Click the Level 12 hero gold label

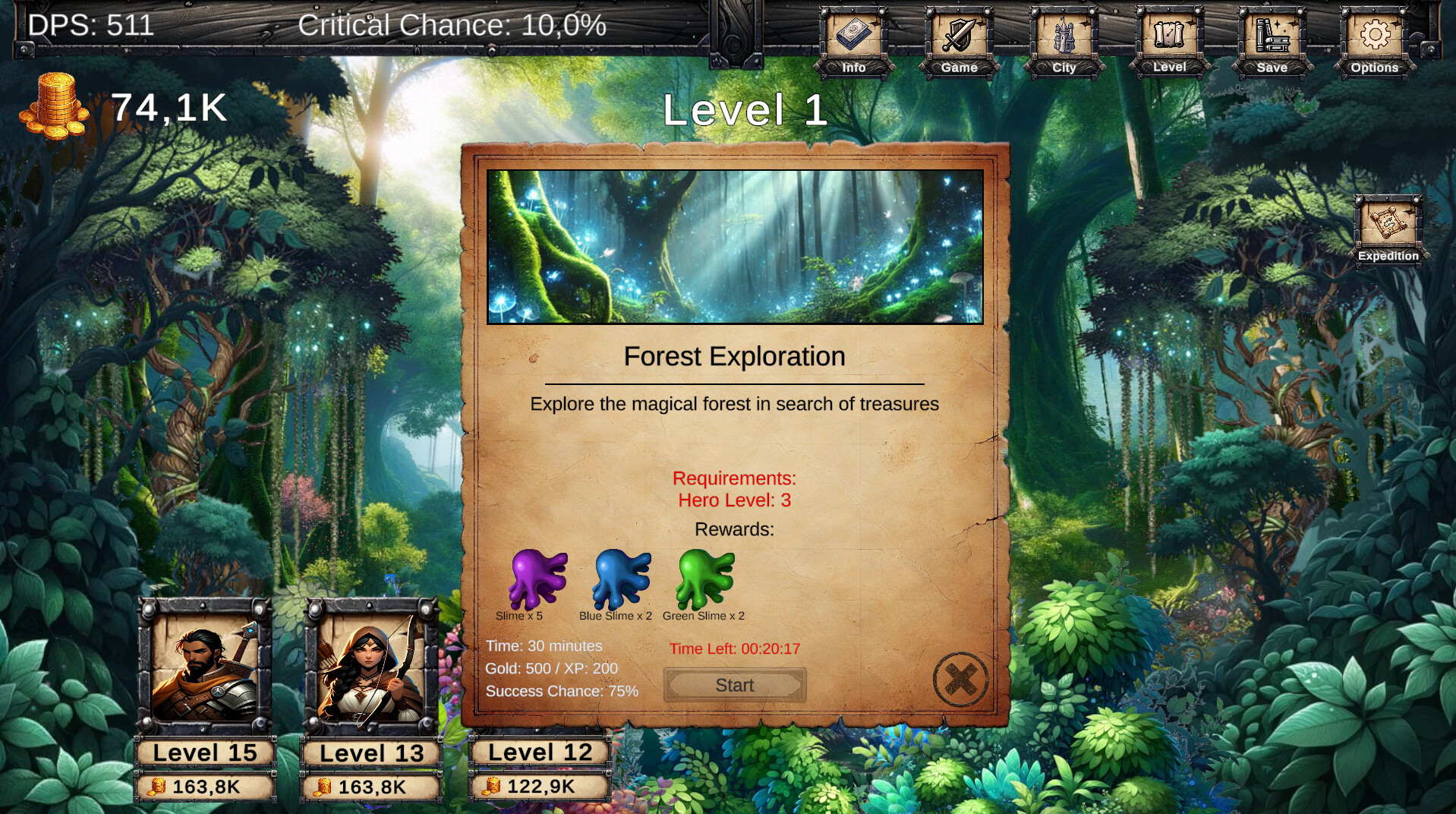[x=540, y=787]
